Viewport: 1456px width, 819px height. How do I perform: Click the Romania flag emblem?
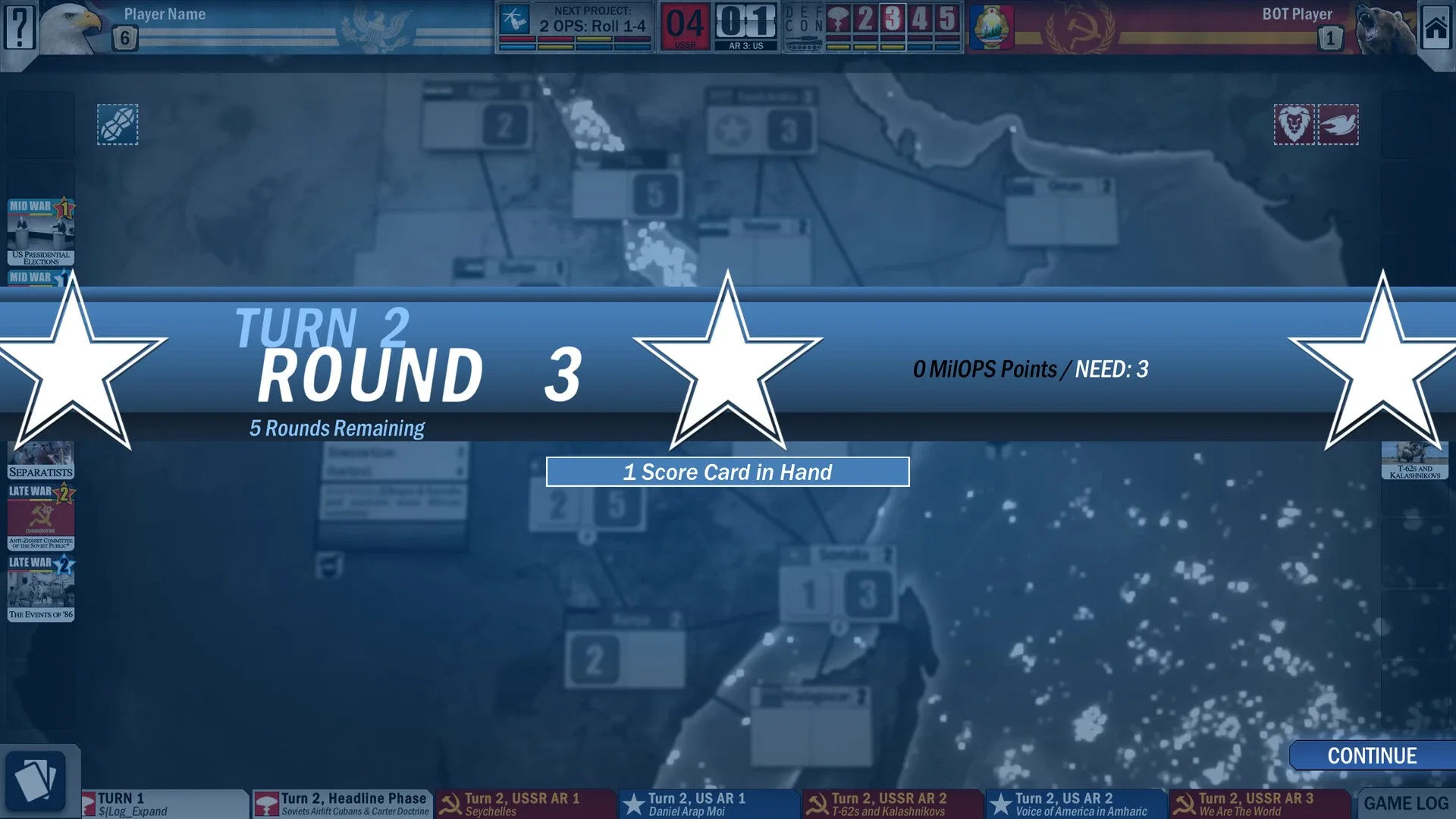991,28
